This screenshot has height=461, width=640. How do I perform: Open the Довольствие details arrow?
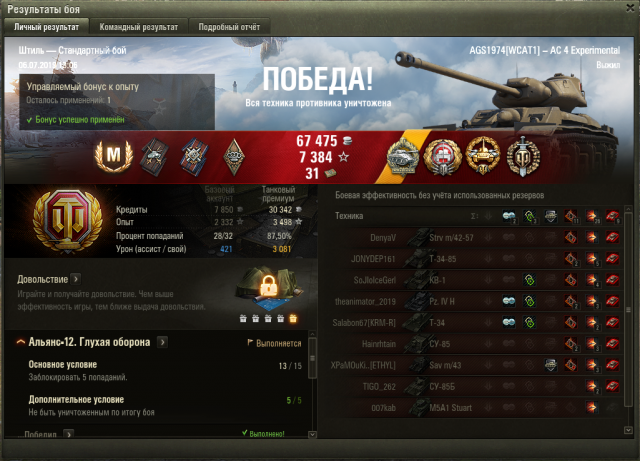[x=76, y=279]
